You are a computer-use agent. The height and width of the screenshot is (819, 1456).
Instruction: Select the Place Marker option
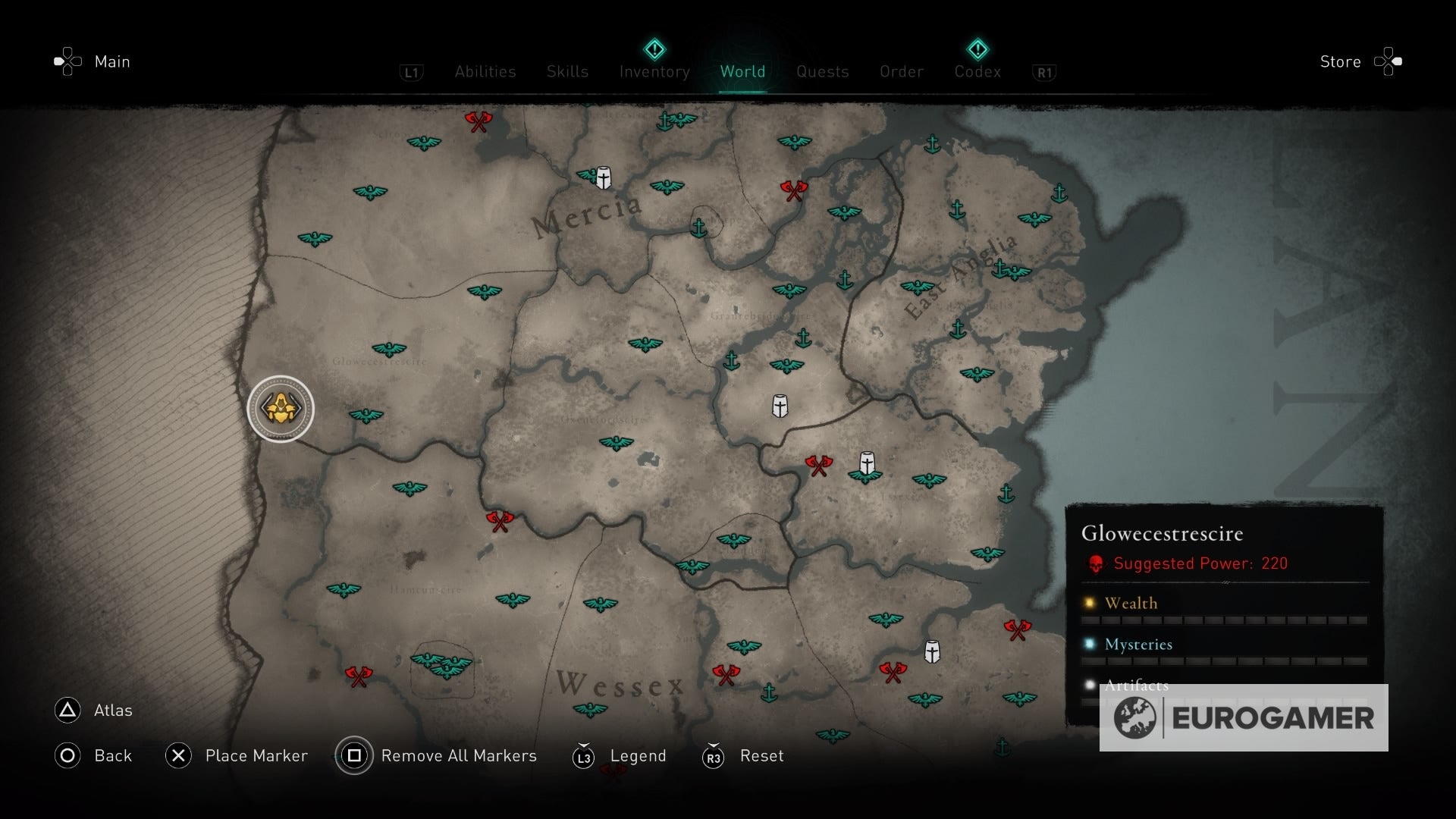pos(256,756)
